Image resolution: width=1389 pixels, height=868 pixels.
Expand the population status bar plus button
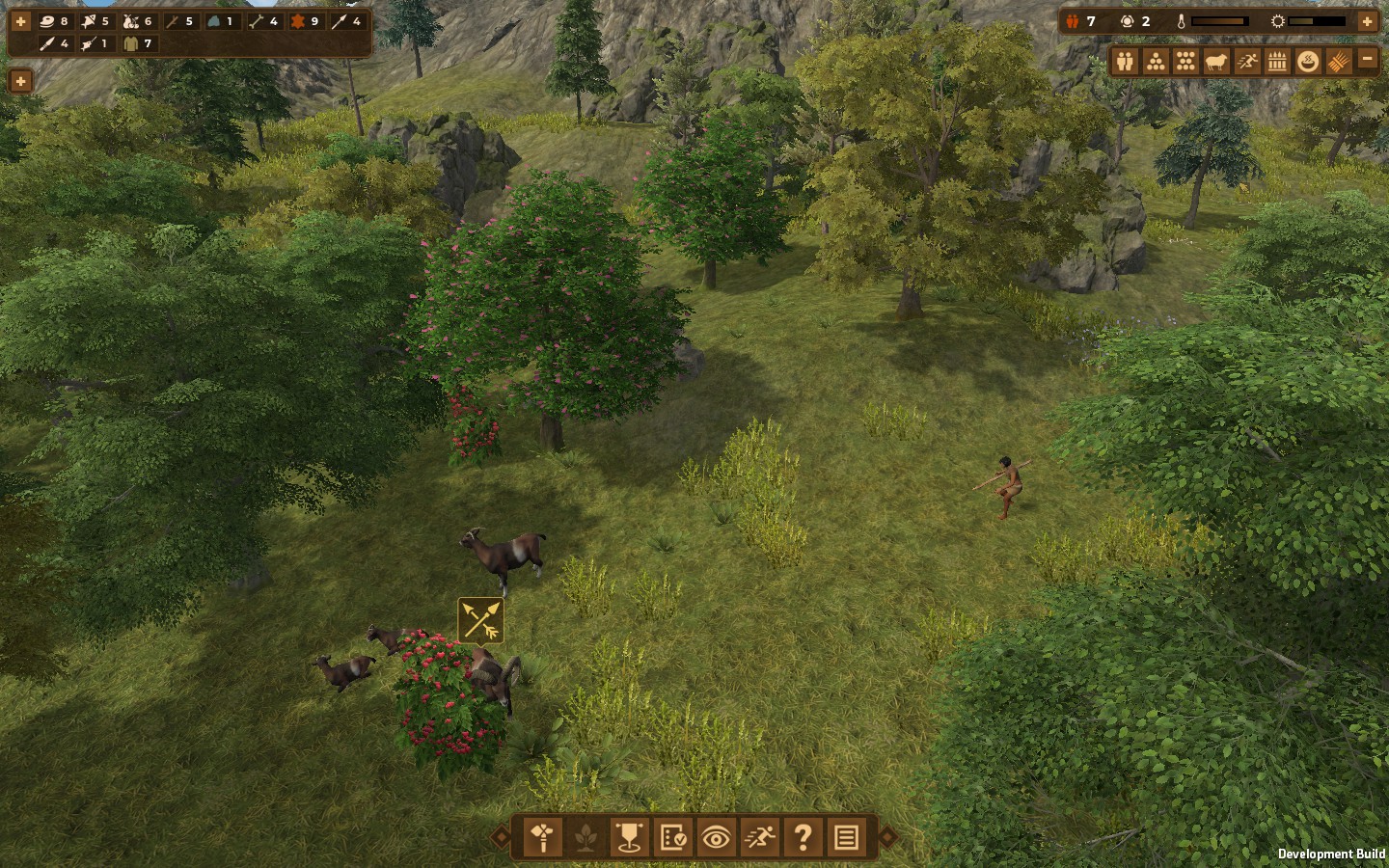point(1367,21)
